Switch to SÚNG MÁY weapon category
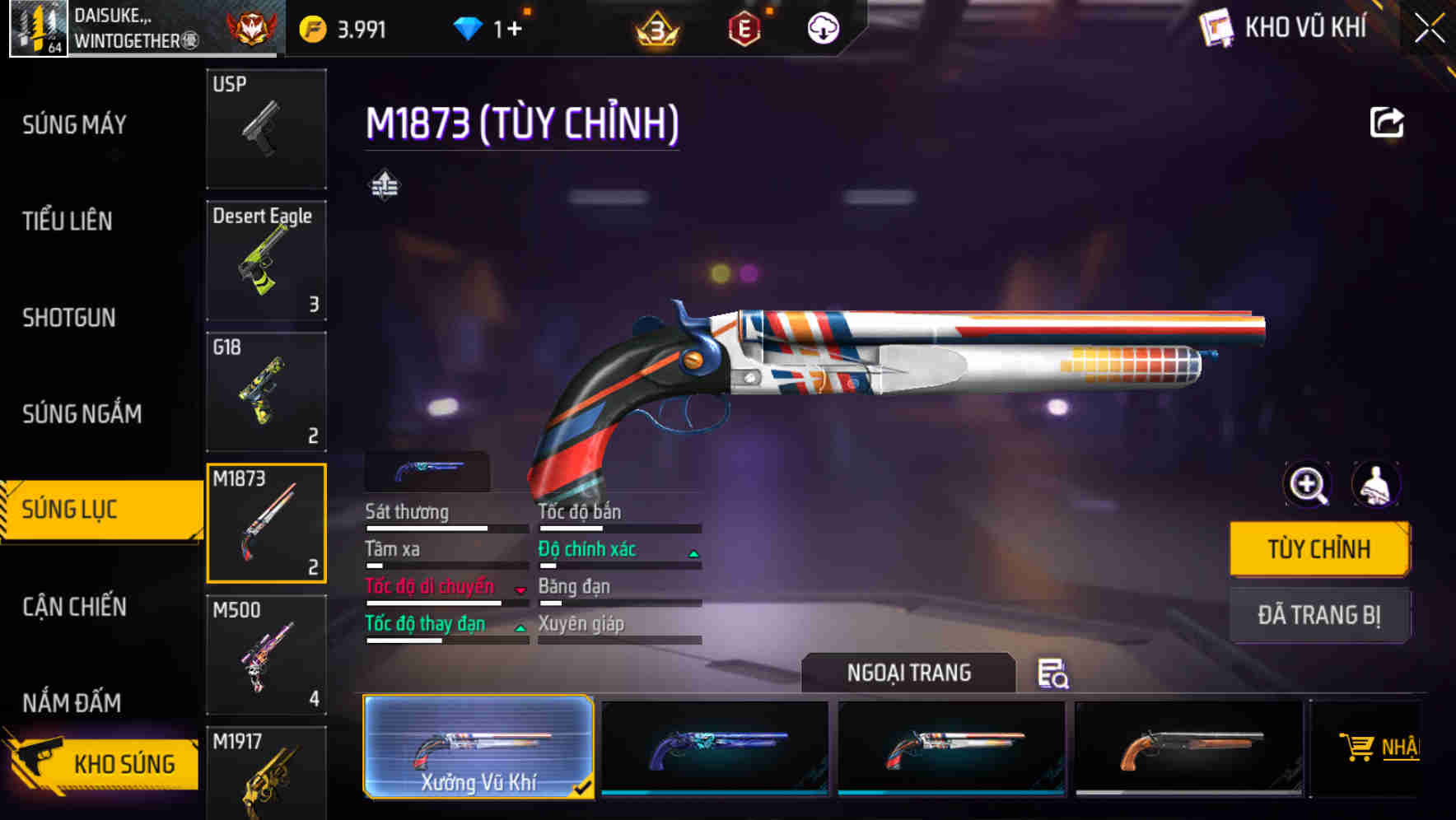 tap(74, 125)
